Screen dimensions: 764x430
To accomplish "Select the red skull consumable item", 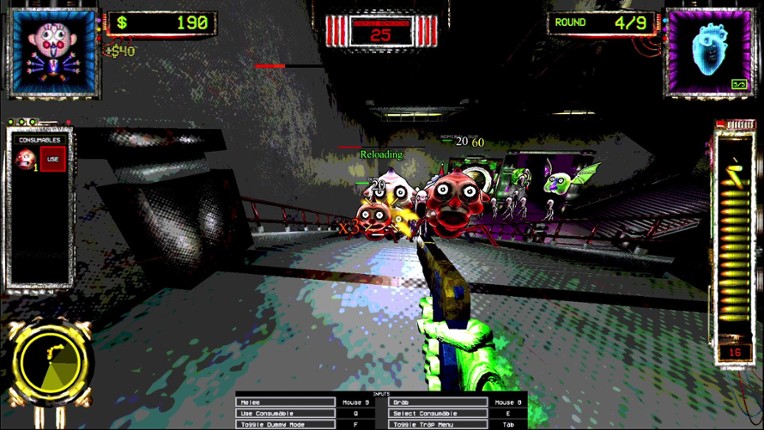I will coord(25,160).
